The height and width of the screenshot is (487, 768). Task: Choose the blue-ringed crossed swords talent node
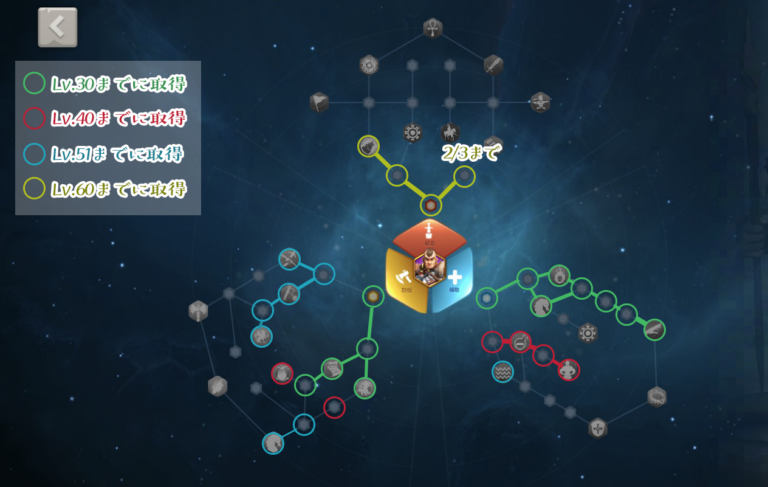click(289, 260)
